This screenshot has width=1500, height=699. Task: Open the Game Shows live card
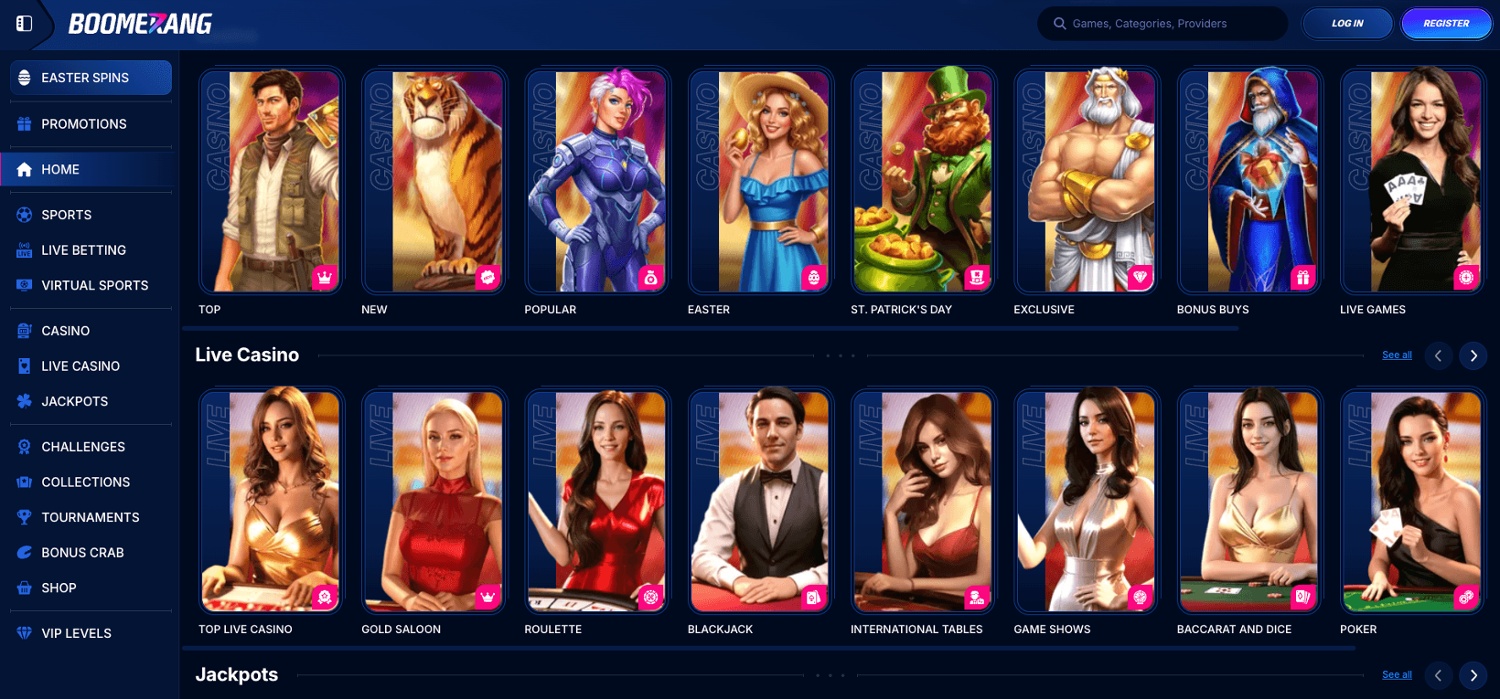coord(1085,500)
